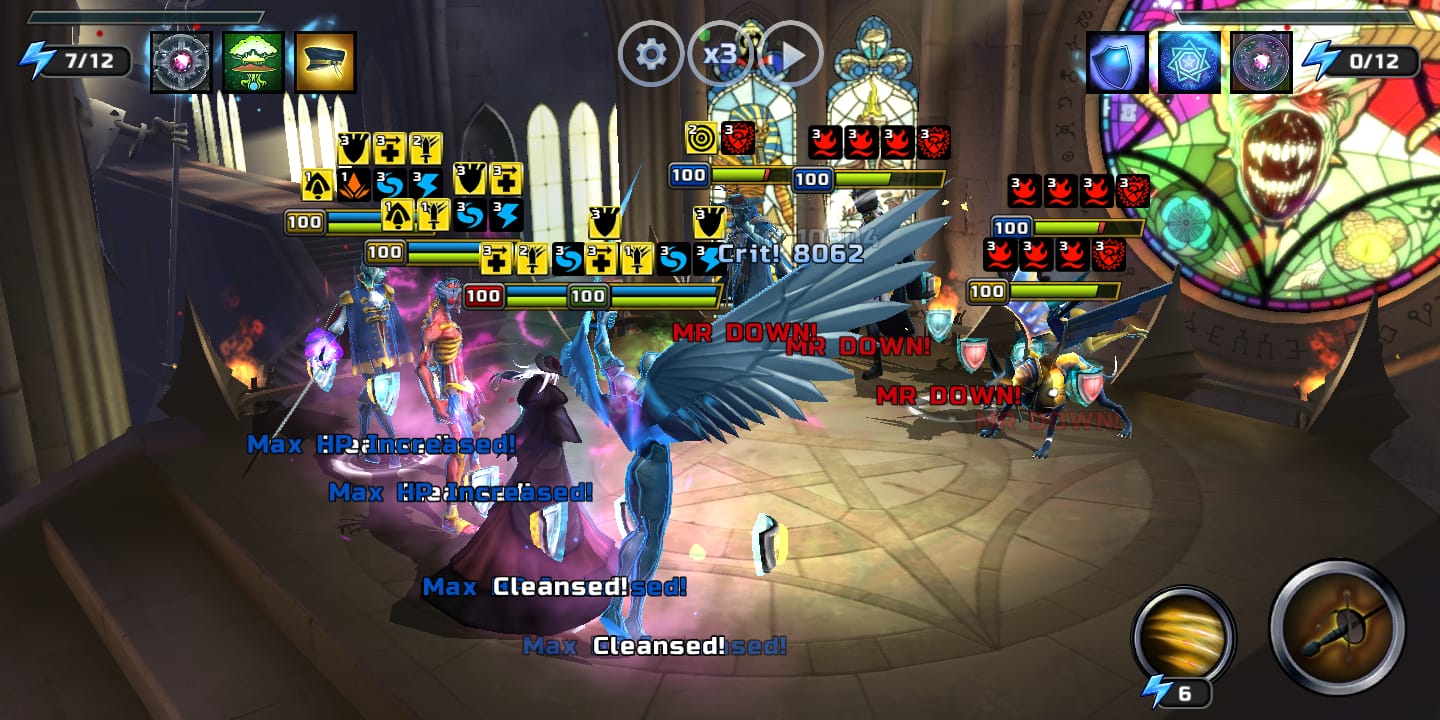Inspect the enemy blue rune star icon
1440x720 pixels.
point(1189,62)
